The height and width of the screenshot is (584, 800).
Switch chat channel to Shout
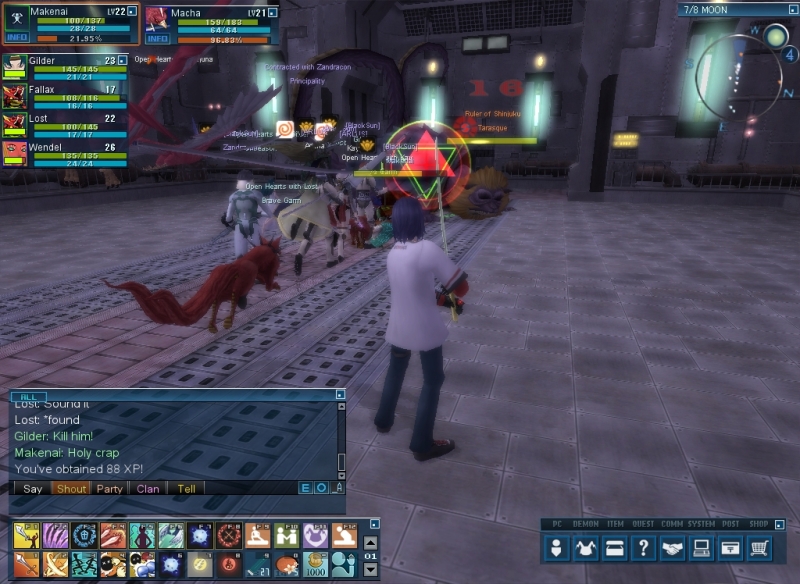(x=72, y=489)
